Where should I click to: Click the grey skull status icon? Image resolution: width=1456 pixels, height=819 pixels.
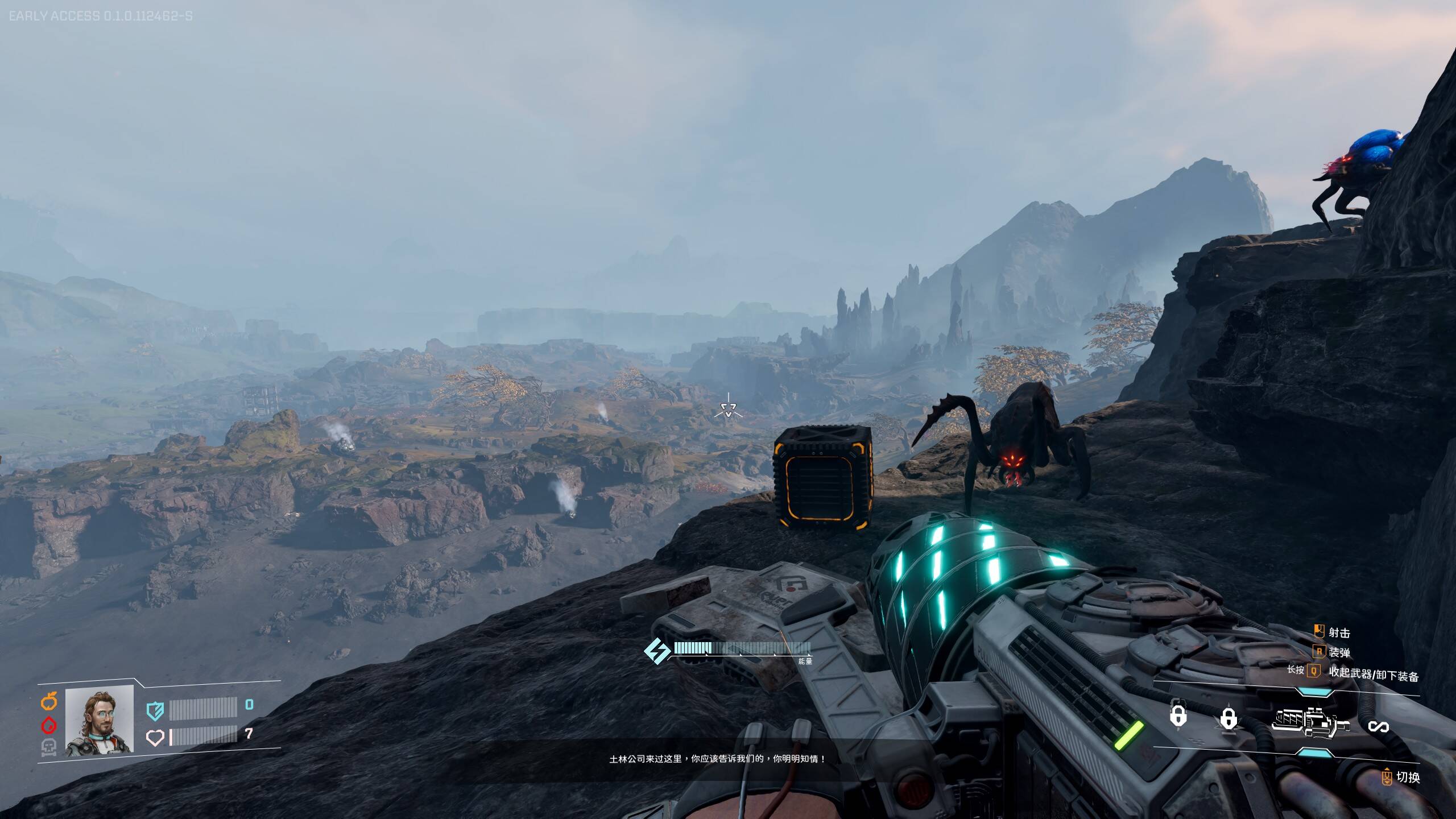click(x=49, y=747)
